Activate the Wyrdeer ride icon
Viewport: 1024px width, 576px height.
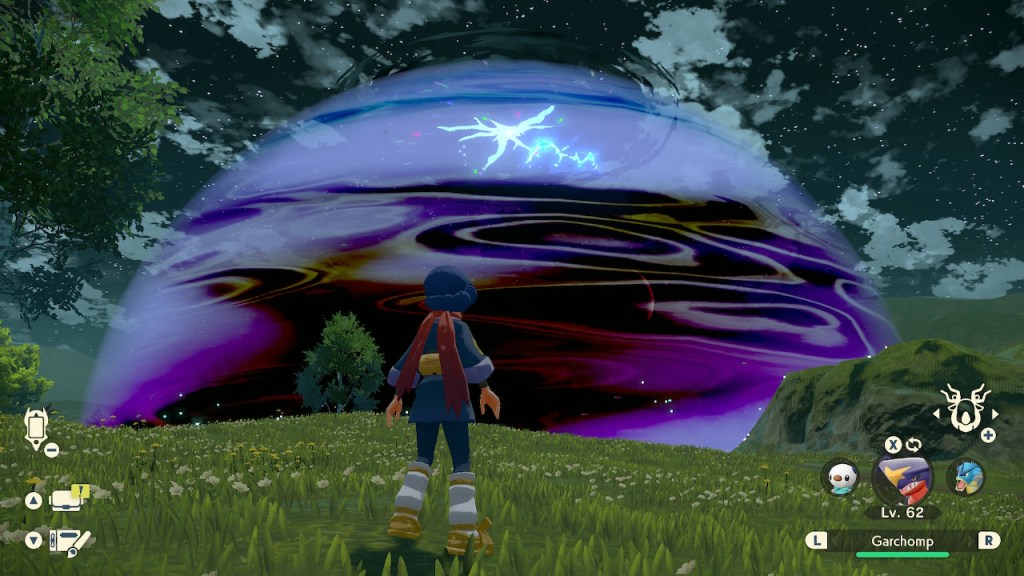click(966, 409)
